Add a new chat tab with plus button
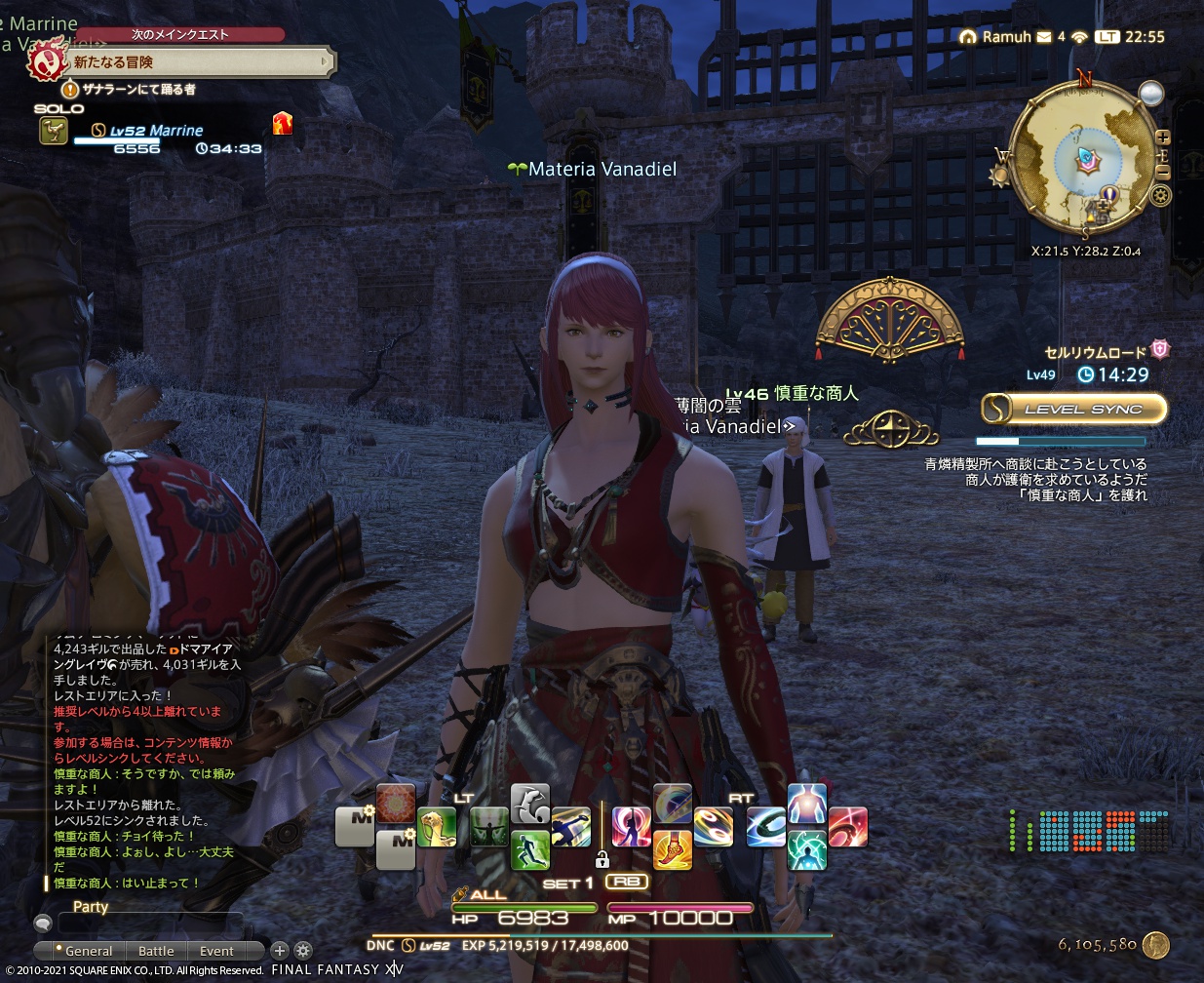1204x983 pixels. click(x=280, y=950)
